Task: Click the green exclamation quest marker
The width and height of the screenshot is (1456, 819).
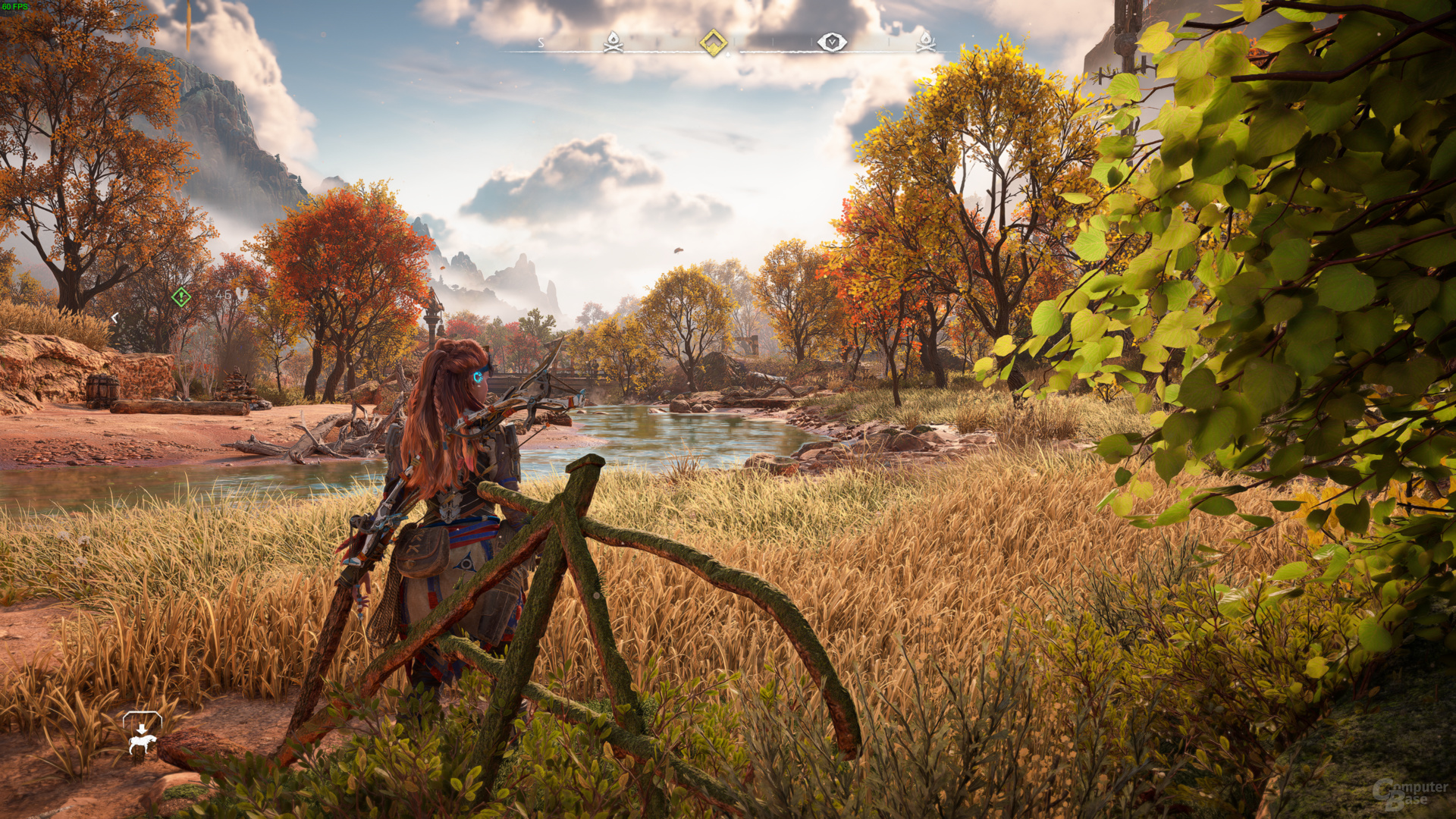Action: click(180, 297)
